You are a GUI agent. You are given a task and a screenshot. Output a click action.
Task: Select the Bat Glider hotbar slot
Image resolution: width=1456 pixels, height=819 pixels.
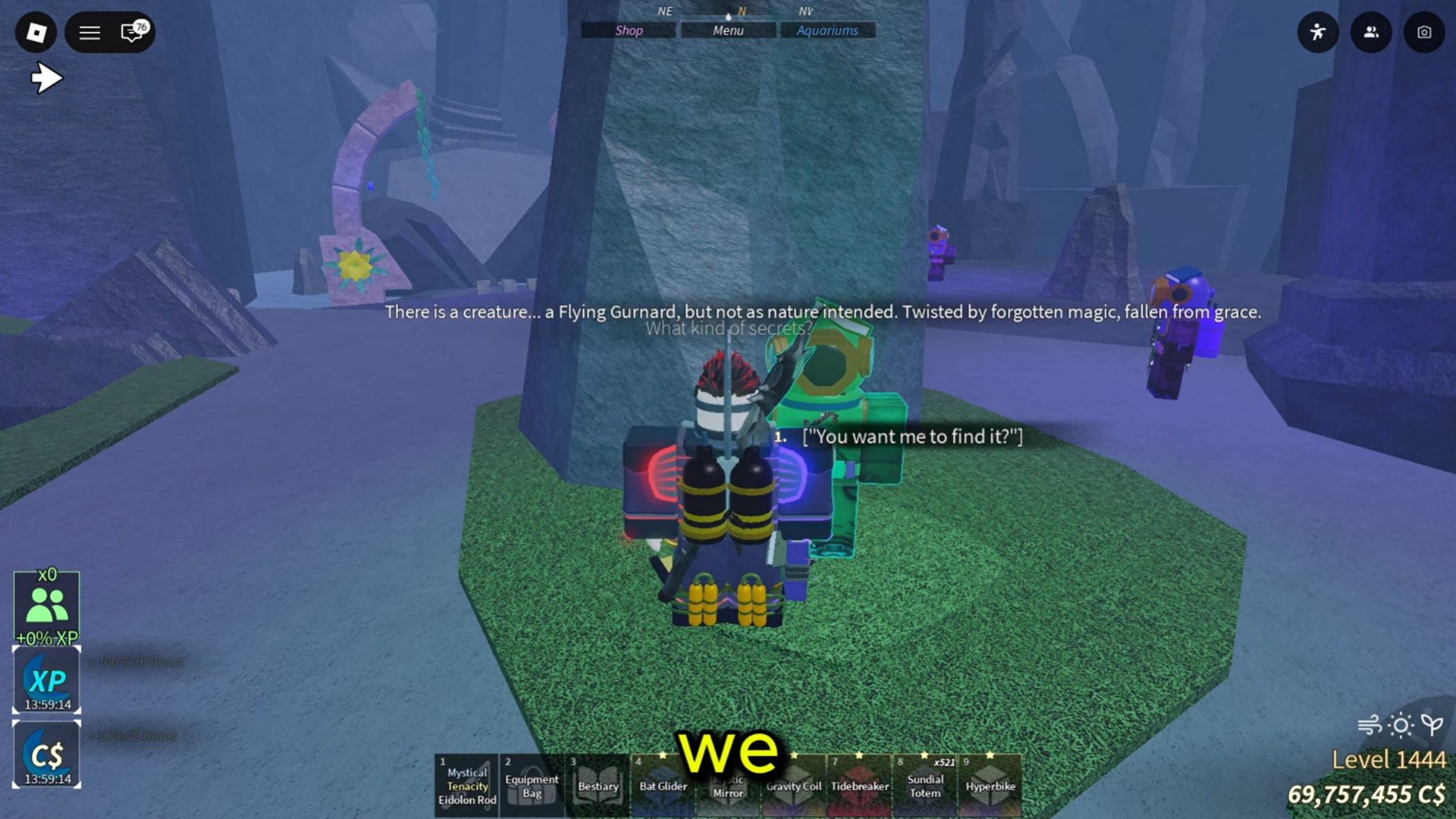663,783
